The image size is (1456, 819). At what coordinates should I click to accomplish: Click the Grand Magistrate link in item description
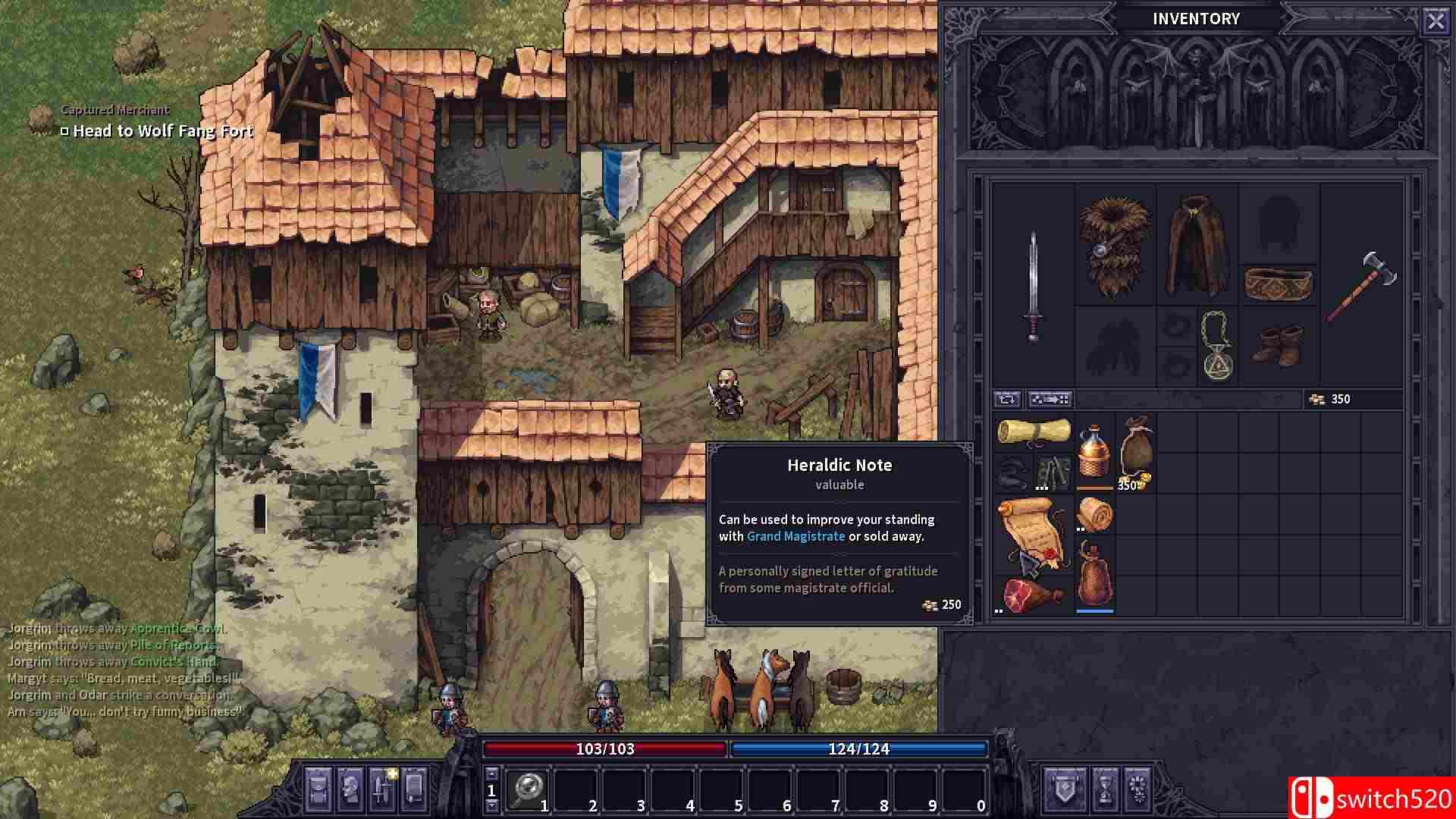[x=795, y=536]
